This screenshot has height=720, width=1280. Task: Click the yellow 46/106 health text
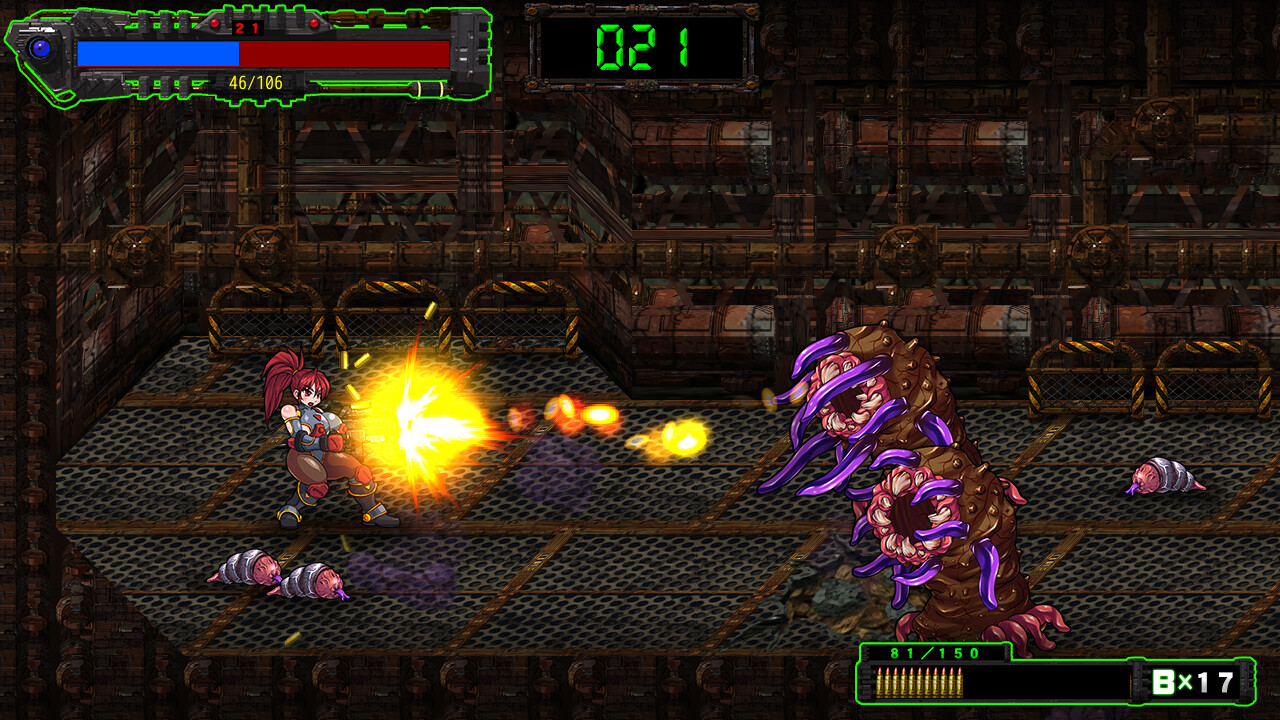click(x=257, y=81)
